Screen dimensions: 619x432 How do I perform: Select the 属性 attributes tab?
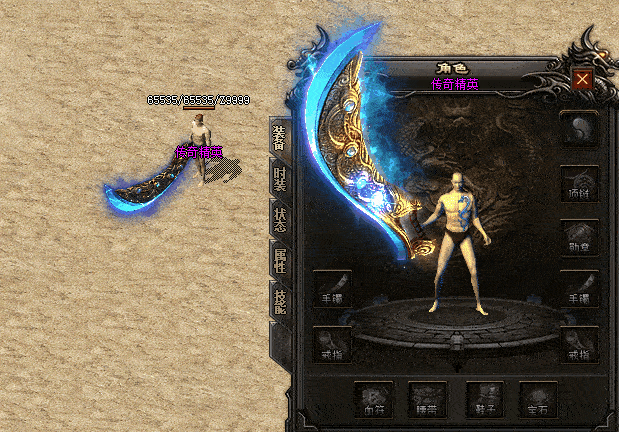[x=280, y=259]
